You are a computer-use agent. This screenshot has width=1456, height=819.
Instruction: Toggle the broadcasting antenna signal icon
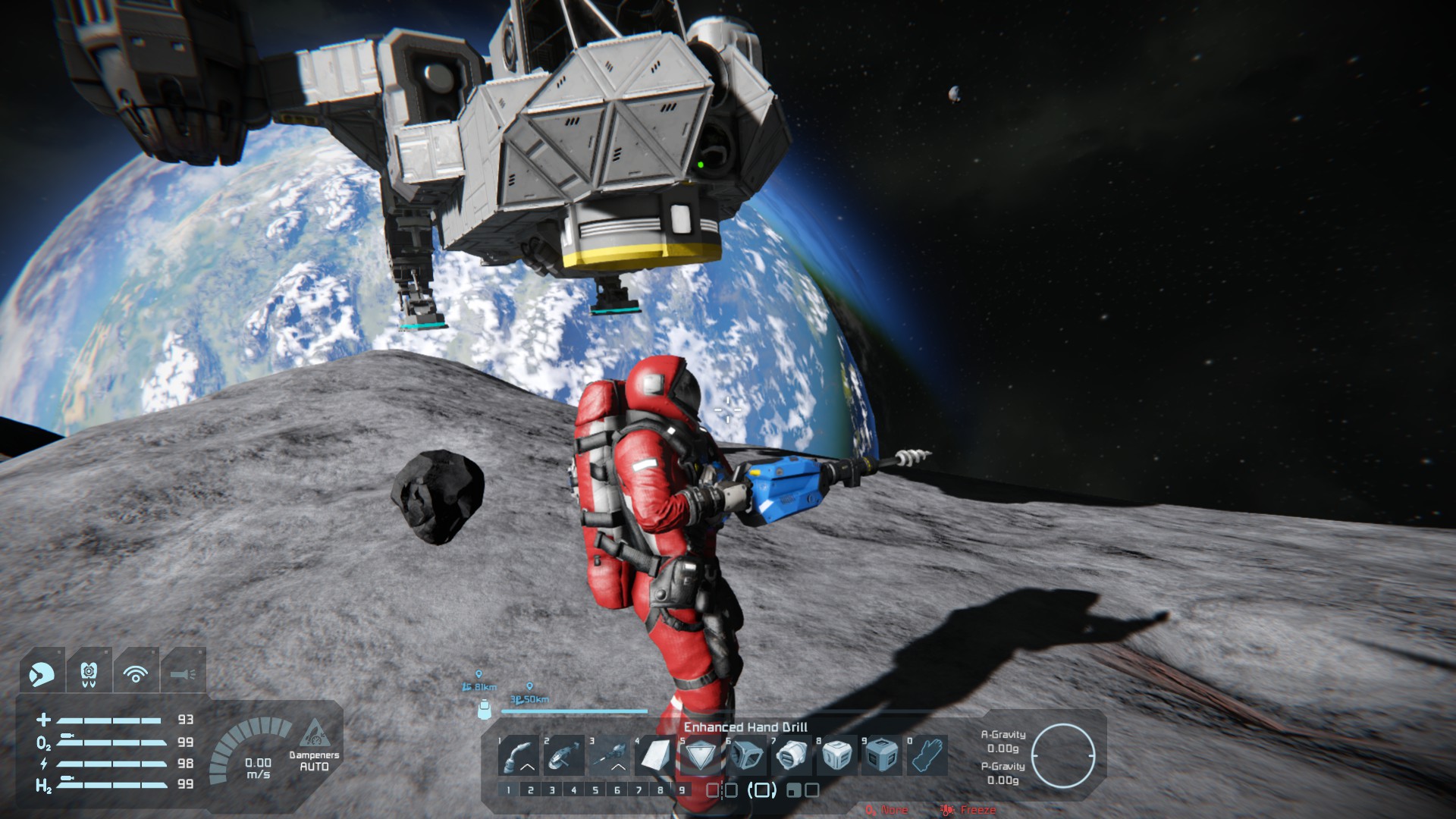coord(136,673)
